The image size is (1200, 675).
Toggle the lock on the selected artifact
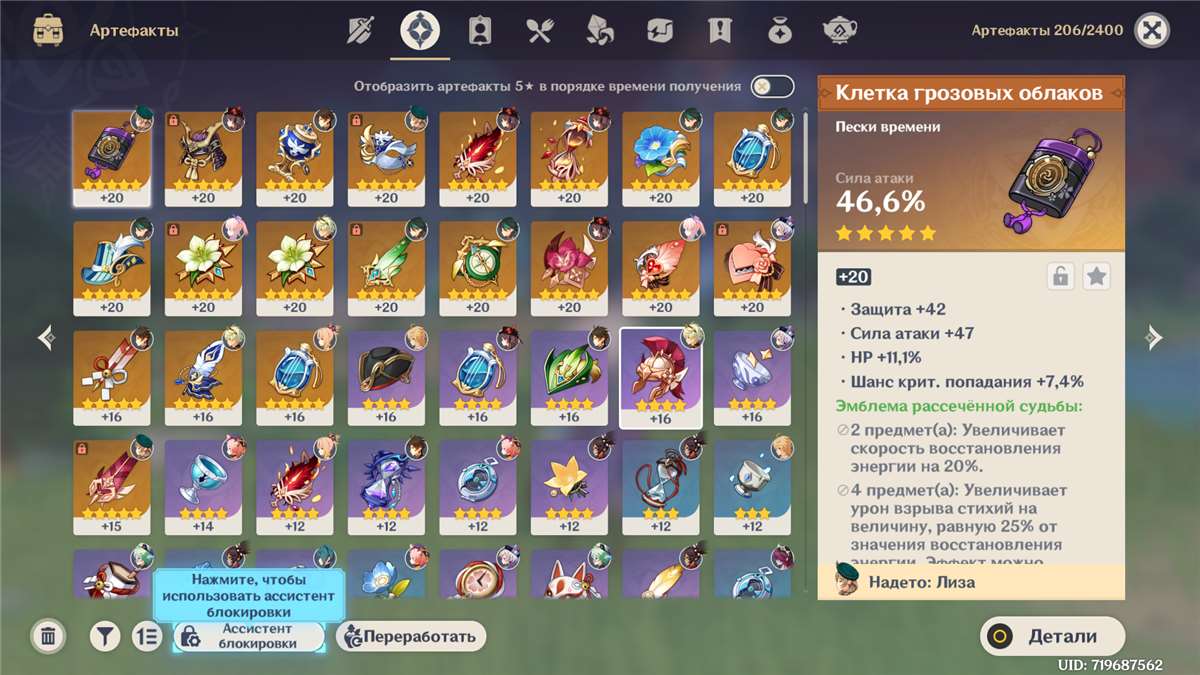(x=1060, y=277)
